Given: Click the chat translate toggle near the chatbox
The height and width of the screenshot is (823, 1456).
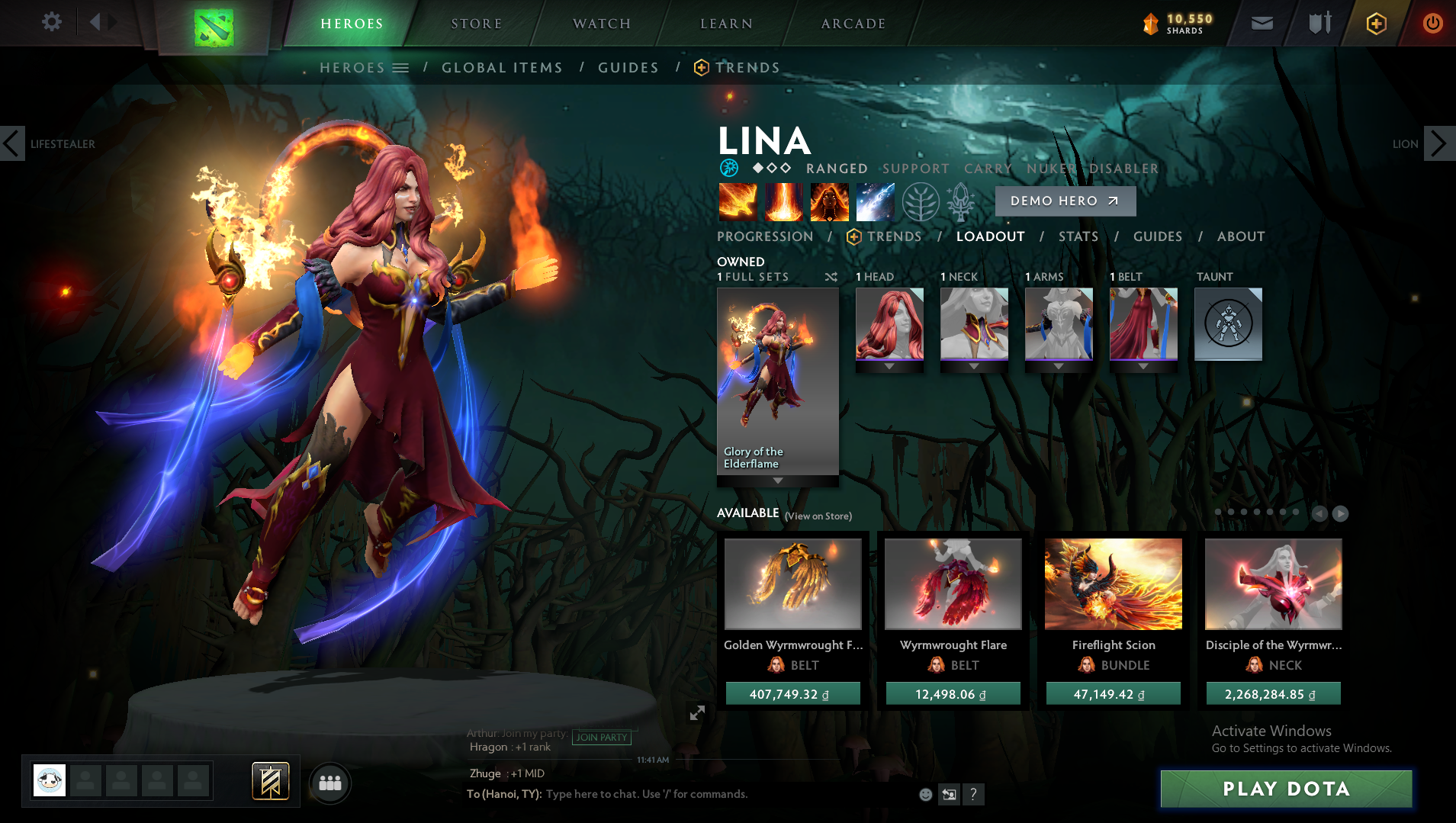Looking at the screenshot, I should (x=948, y=794).
